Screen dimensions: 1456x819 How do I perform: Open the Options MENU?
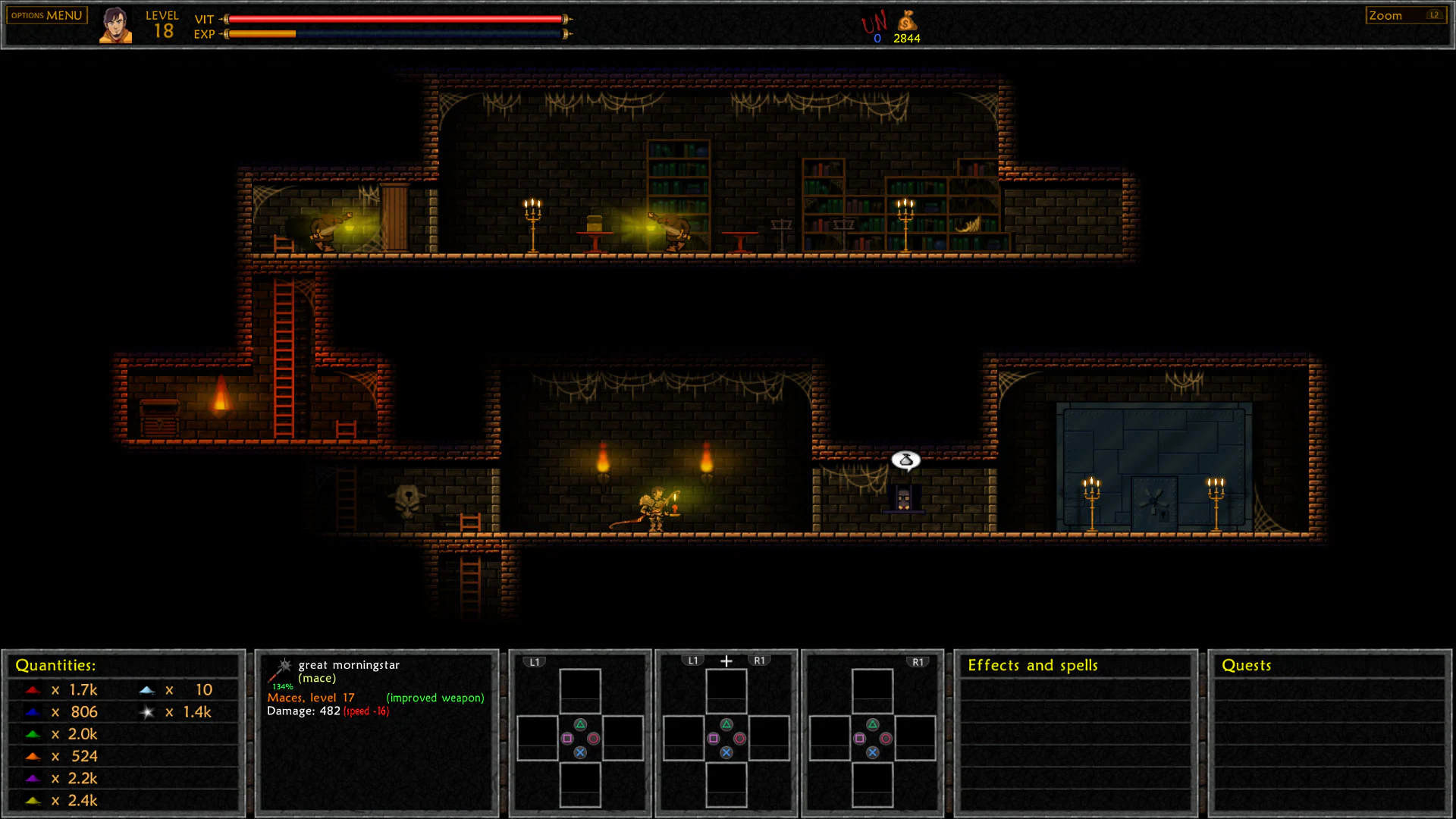pyautogui.click(x=45, y=14)
